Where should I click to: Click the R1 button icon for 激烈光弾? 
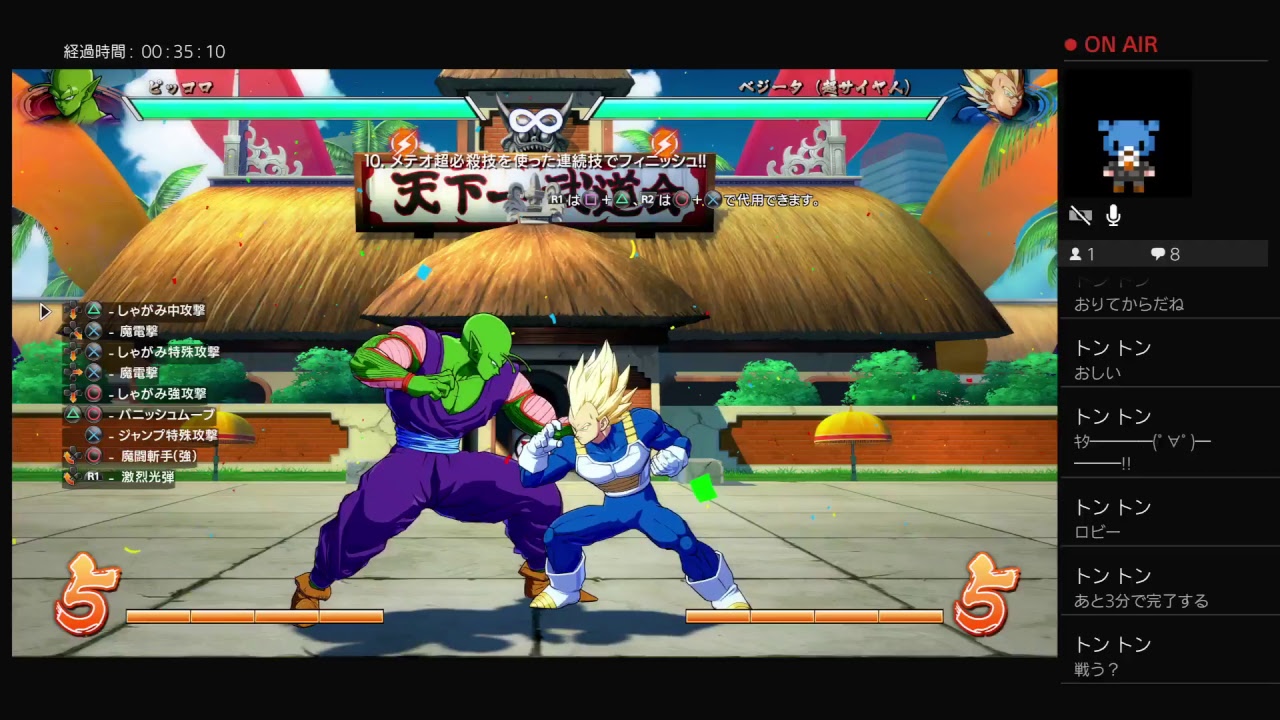[92, 476]
